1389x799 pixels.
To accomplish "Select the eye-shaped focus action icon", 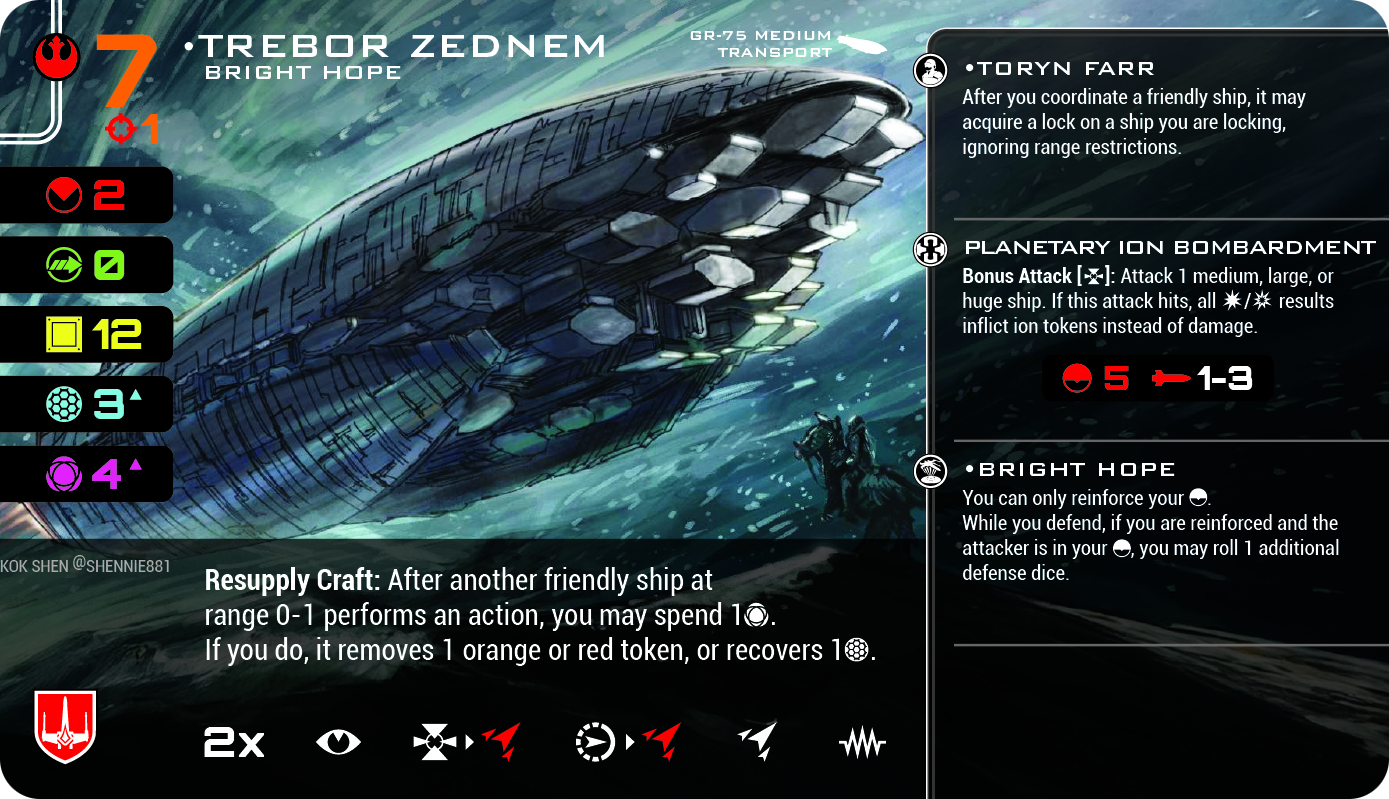I will point(338,742).
